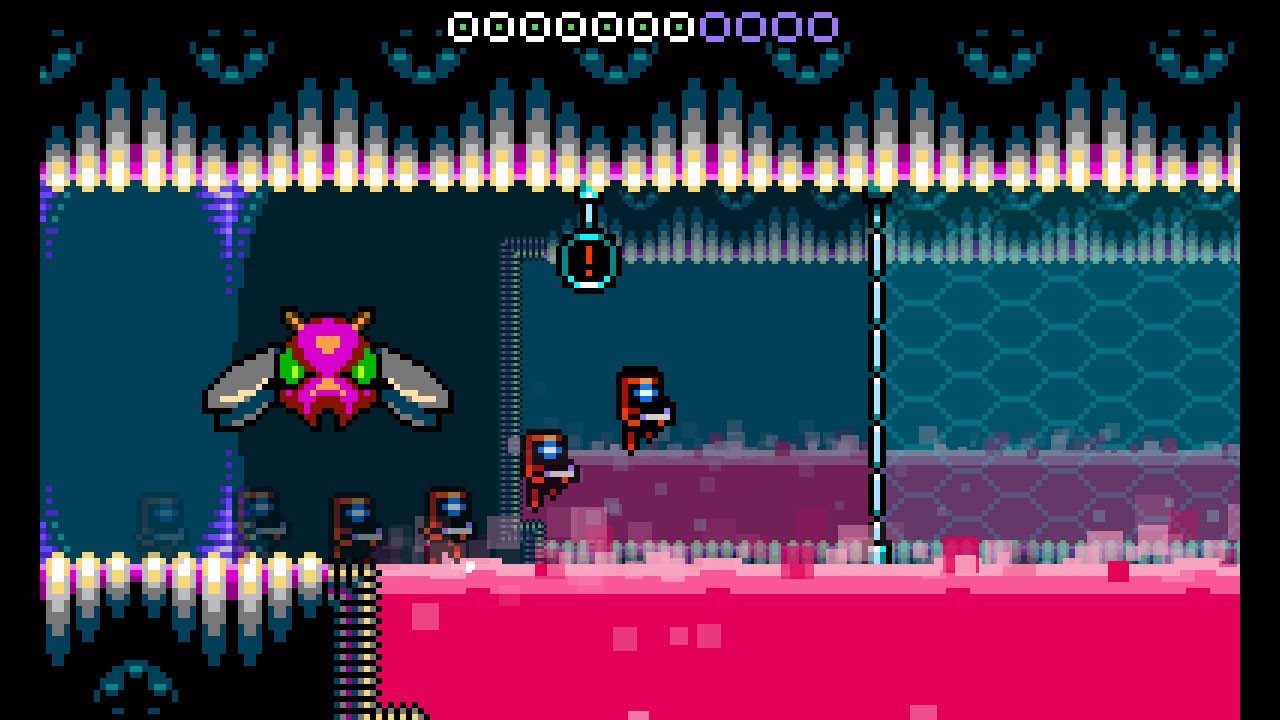
Task: Click the hanging blue lamp stem above the beacon
Action: [x=588, y=210]
